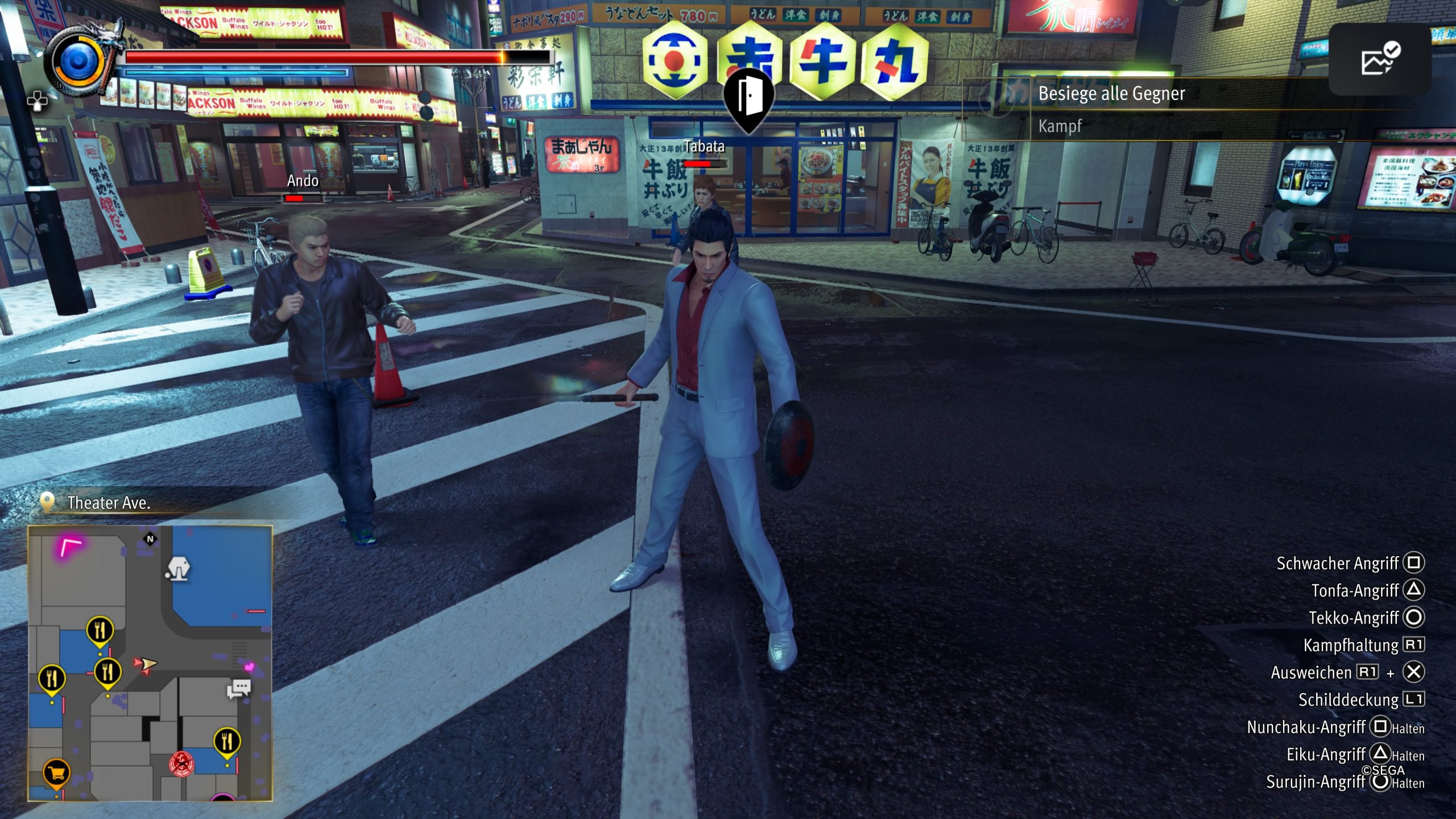Select the pink heart marker on the minimap
This screenshot has width=1456, height=819.
tap(249, 667)
